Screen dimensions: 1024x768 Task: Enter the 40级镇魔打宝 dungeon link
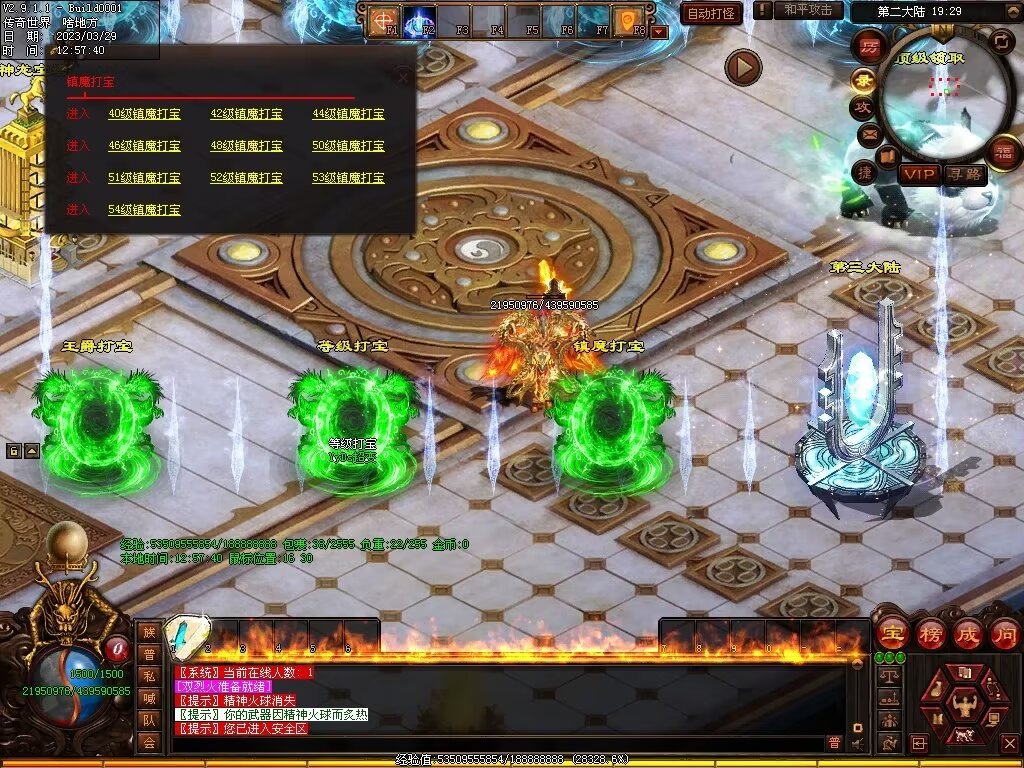tap(144, 114)
